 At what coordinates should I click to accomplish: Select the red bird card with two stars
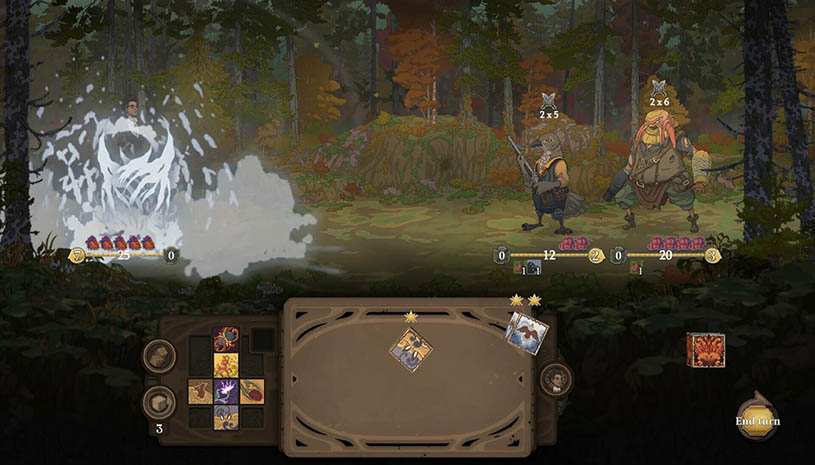pos(525,332)
